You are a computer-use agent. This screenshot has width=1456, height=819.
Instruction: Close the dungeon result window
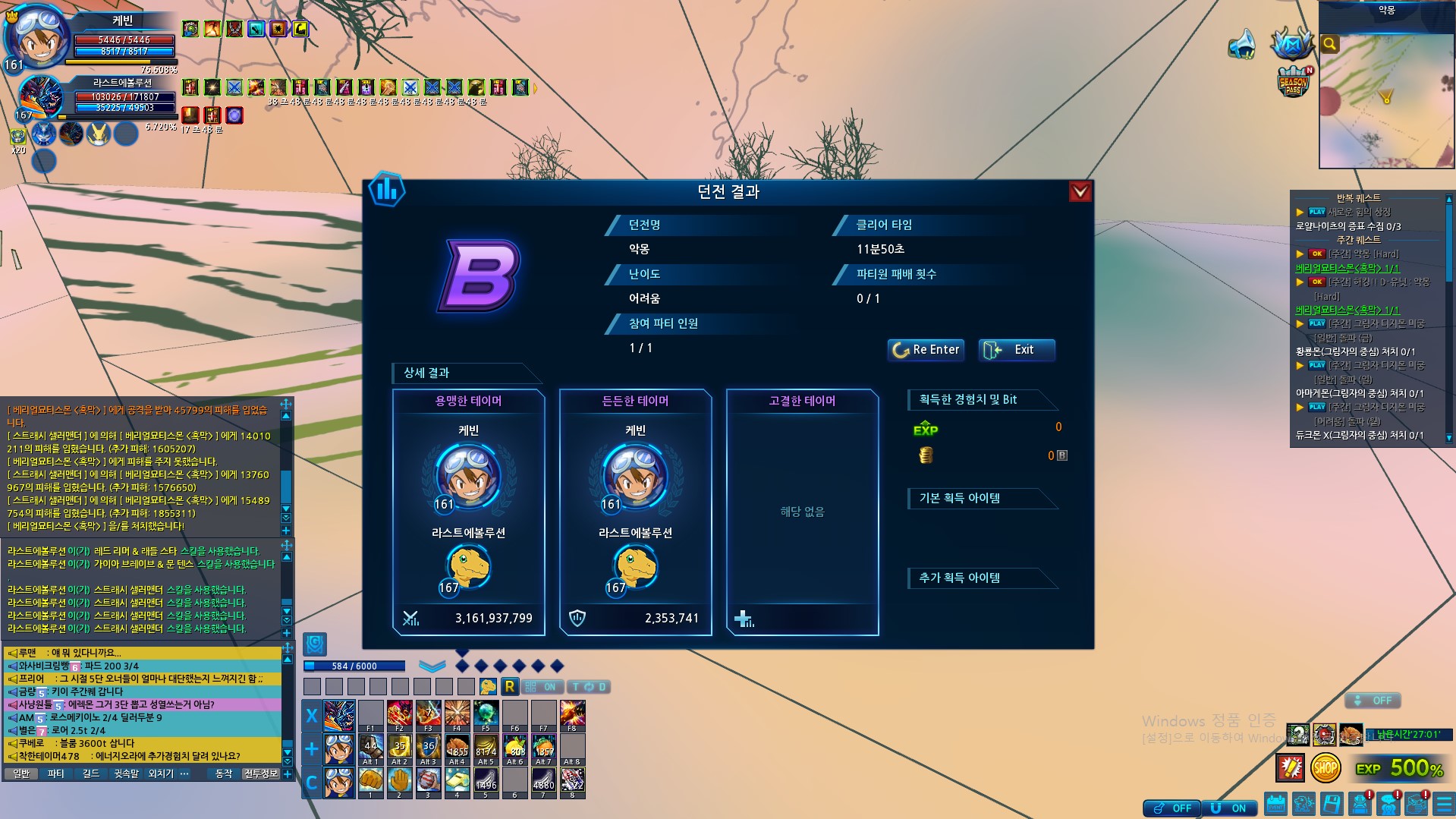(x=1080, y=191)
